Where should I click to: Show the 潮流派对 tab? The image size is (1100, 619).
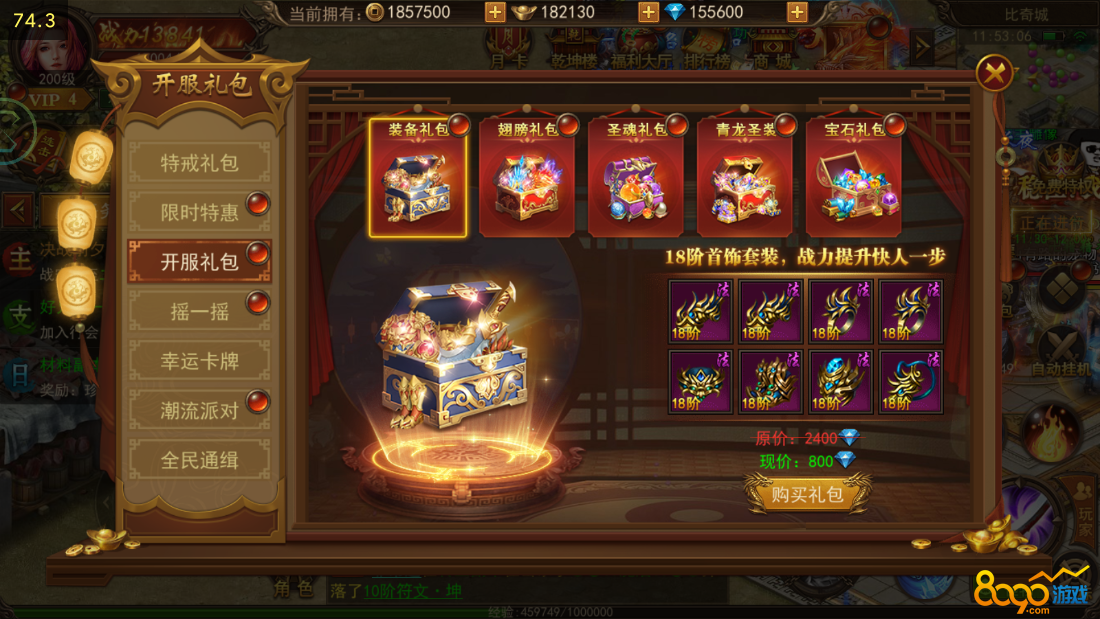[200, 411]
